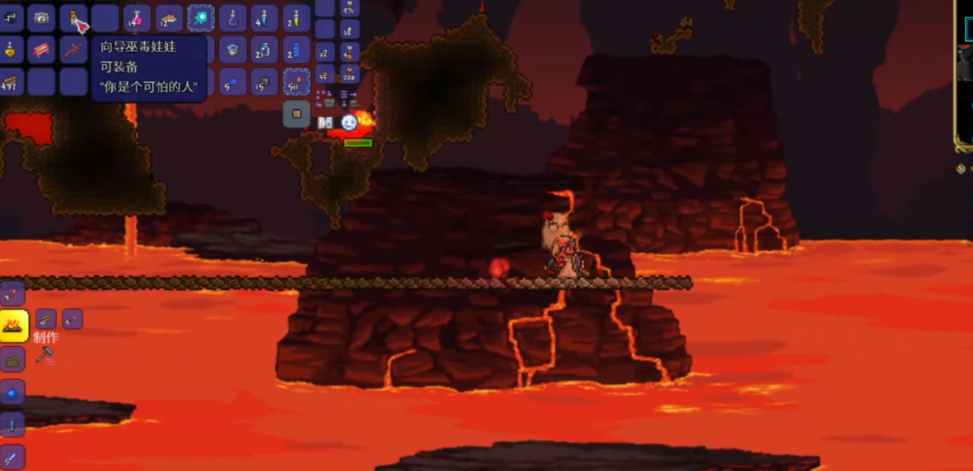Select the wood stack slot

(12, 81)
